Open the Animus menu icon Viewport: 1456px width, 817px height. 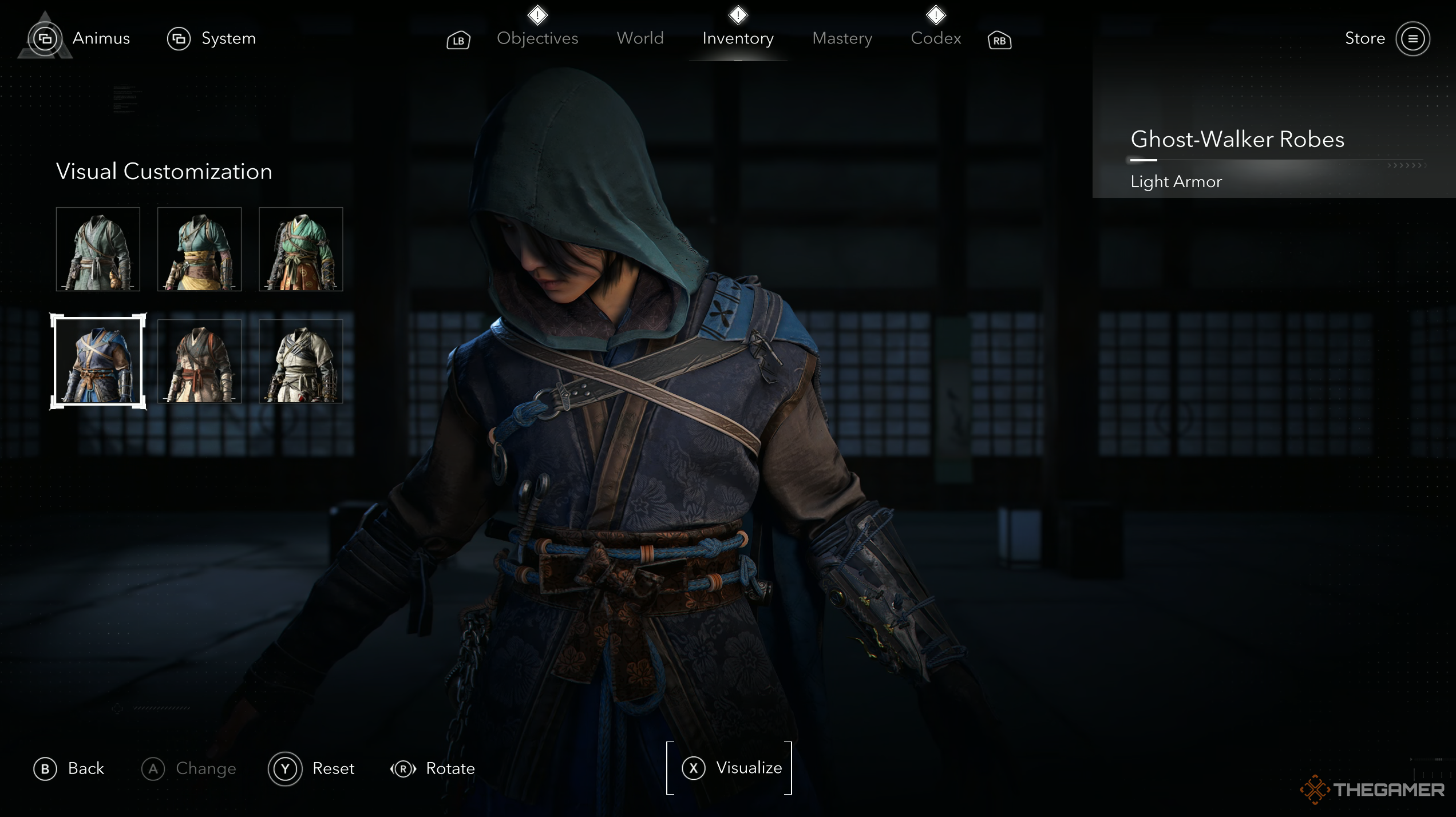45,39
